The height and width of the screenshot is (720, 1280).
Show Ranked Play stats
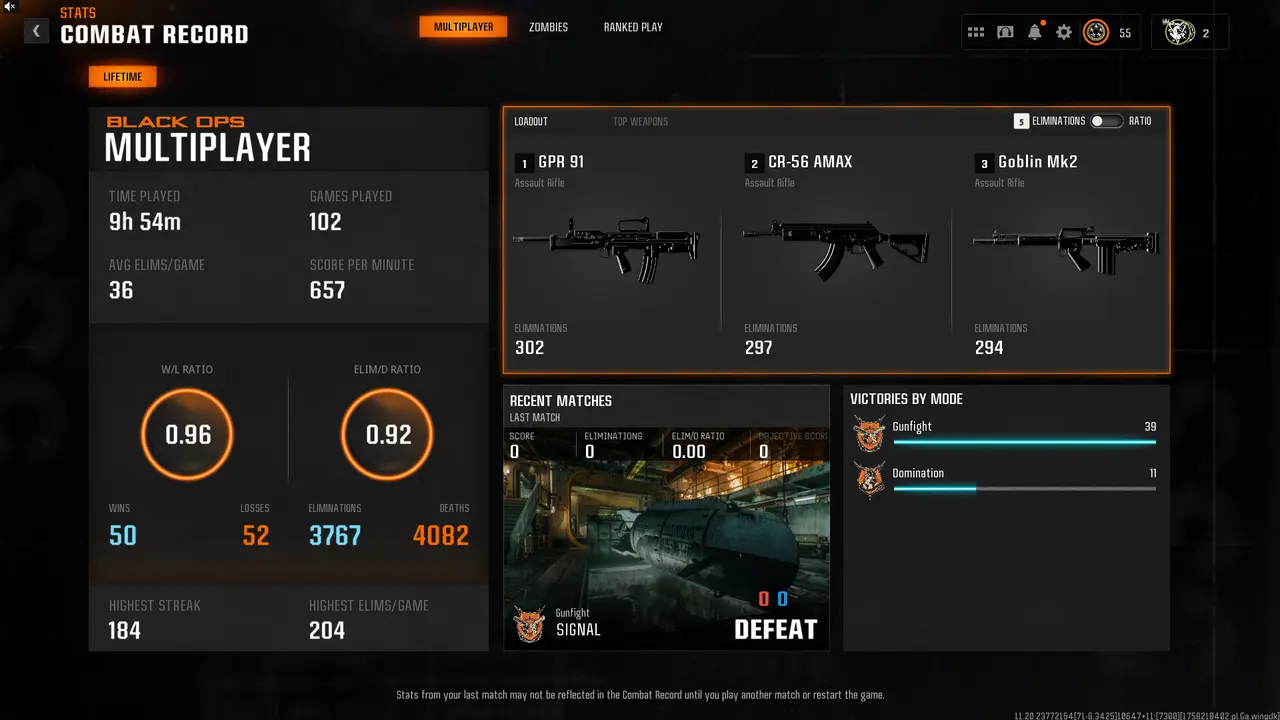[633, 27]
